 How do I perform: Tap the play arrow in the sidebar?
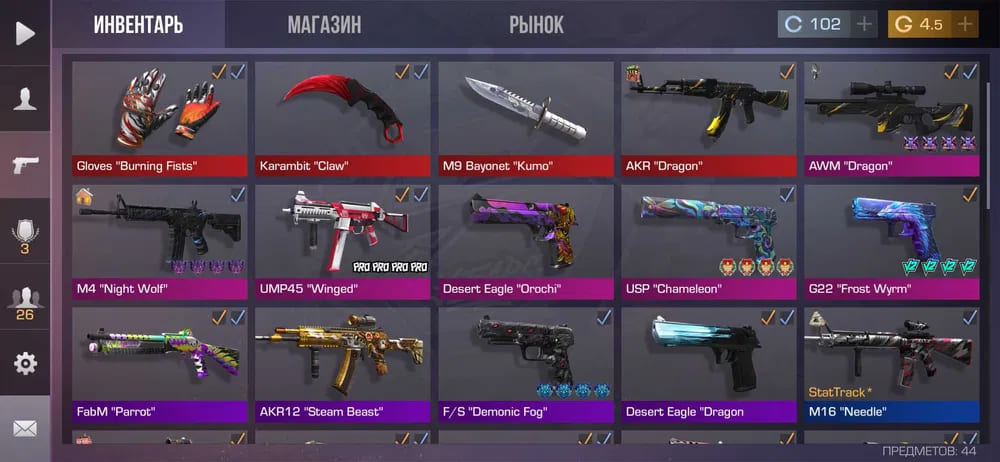(25, 33)
